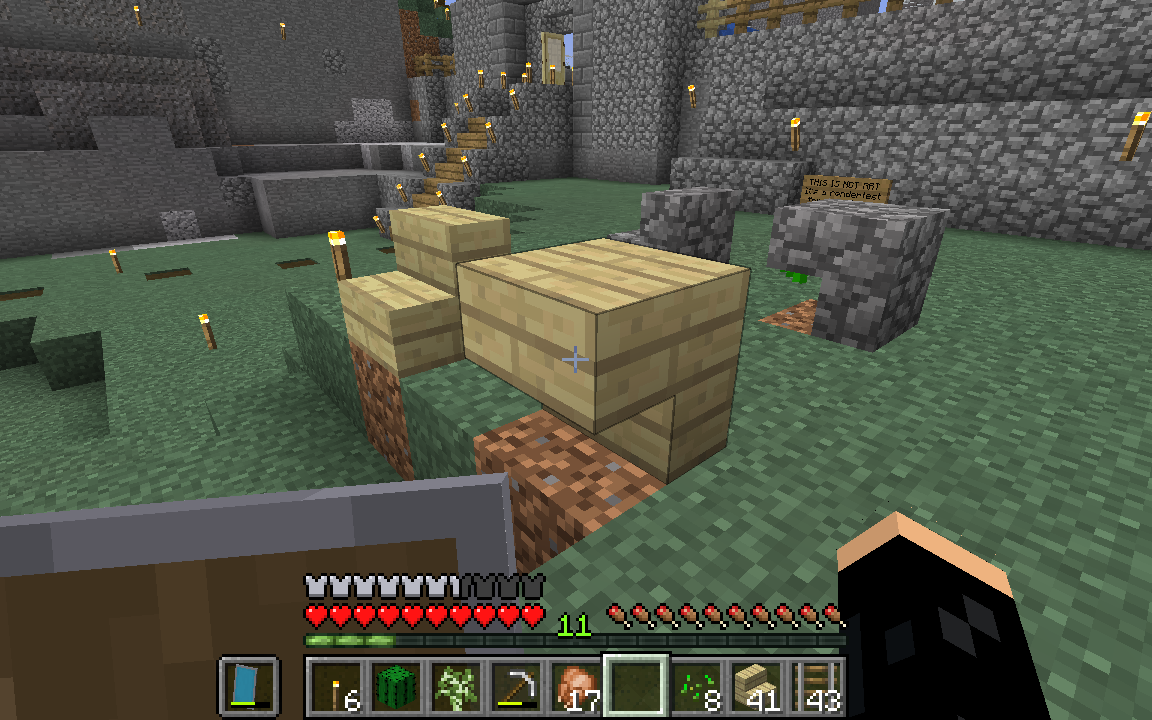Select the ladder stack in the hotbar
This screenshot has width=1152, height=720.
click(x=816, y=687)
